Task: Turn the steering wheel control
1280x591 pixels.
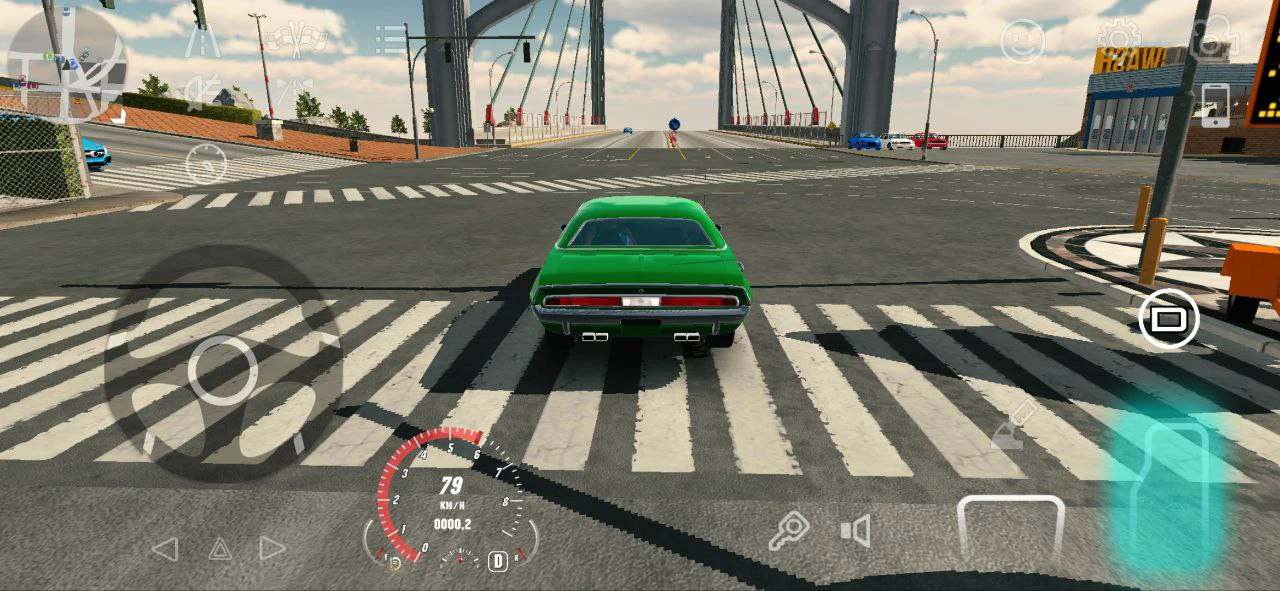Action: (222, 368)
